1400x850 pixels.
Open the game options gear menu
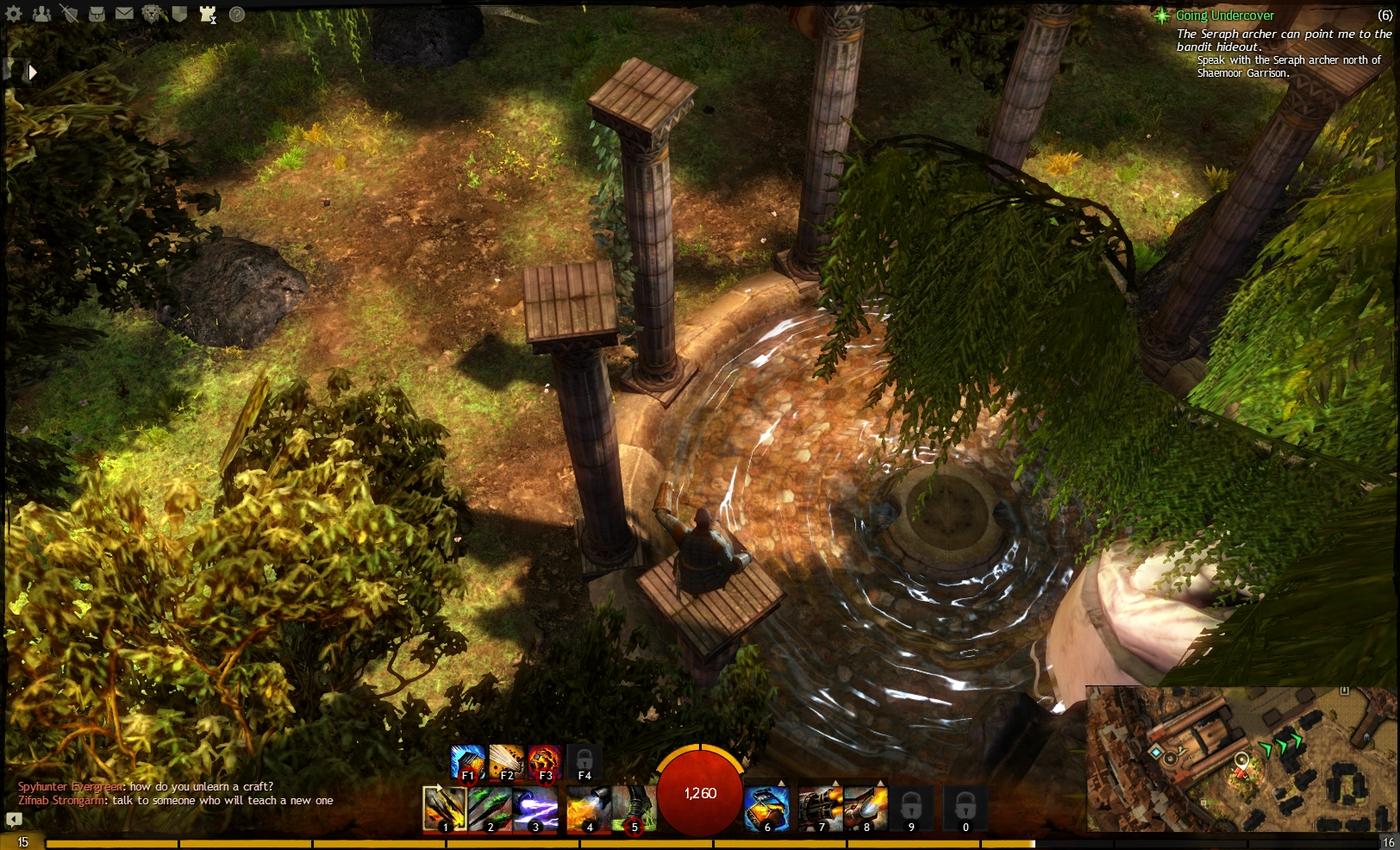tap(14, 15)
